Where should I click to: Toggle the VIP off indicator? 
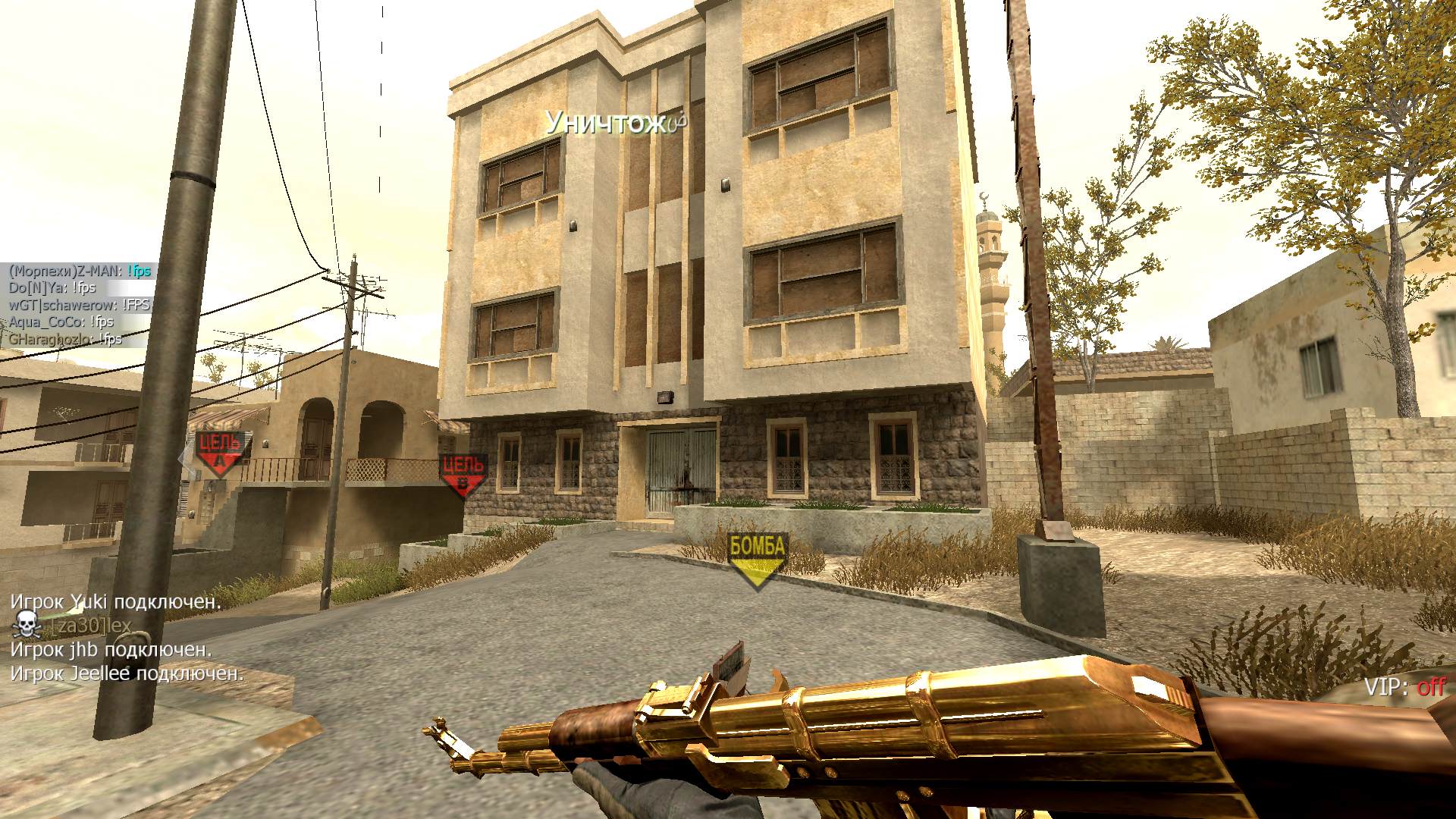pos(1404,687)
